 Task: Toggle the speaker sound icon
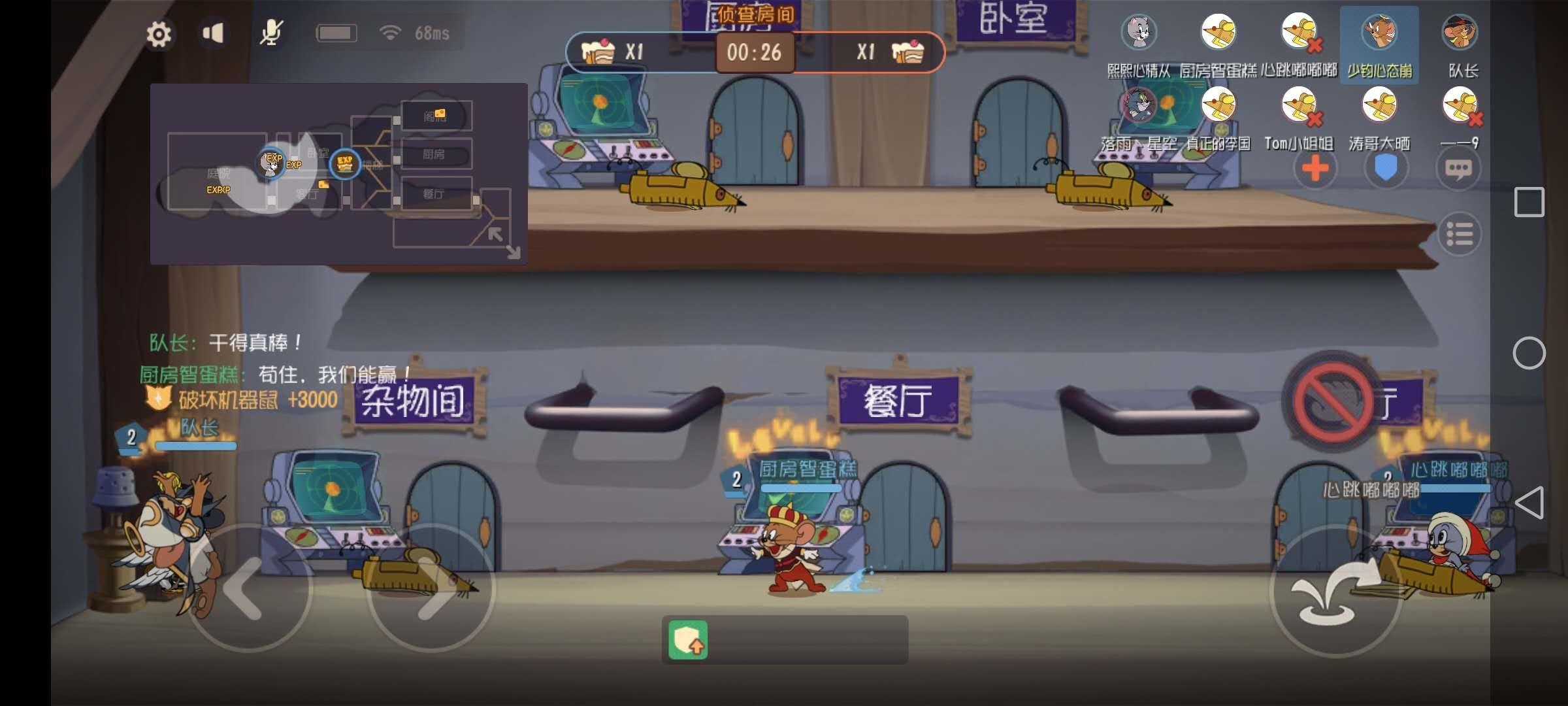point(214,33)
